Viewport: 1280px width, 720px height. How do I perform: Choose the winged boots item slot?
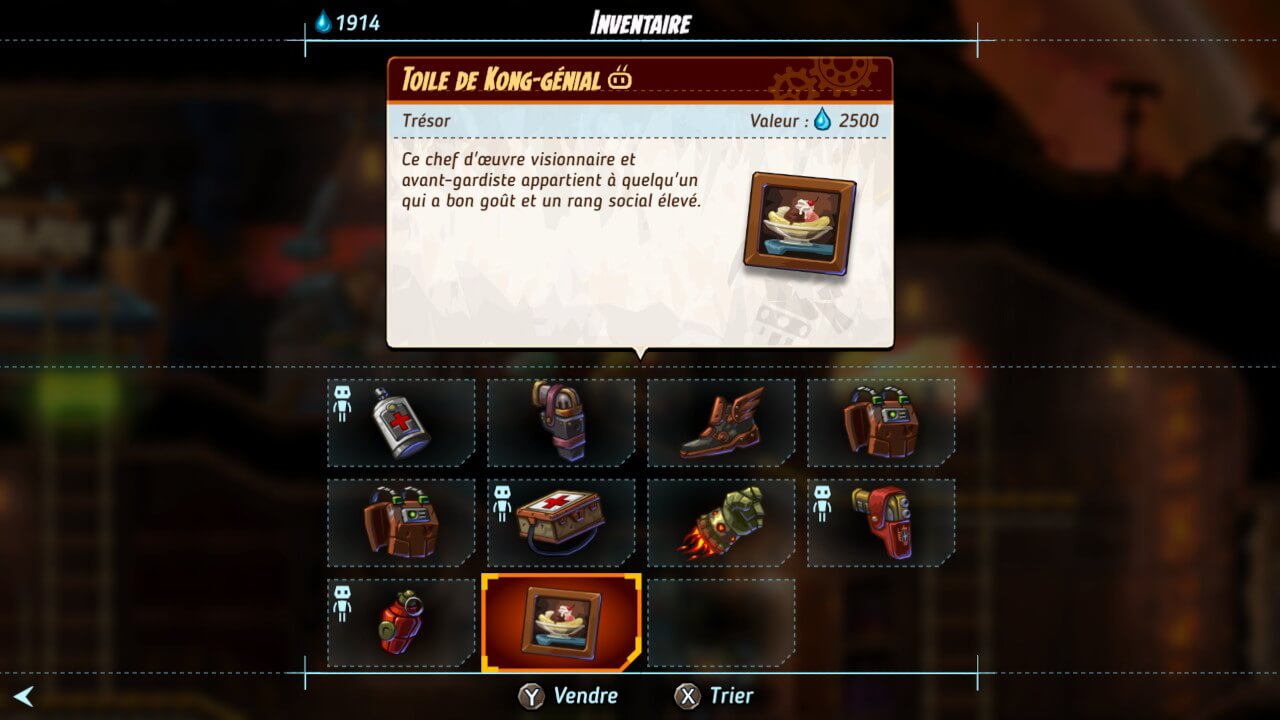pyautogui.click(x=721, y=423)
